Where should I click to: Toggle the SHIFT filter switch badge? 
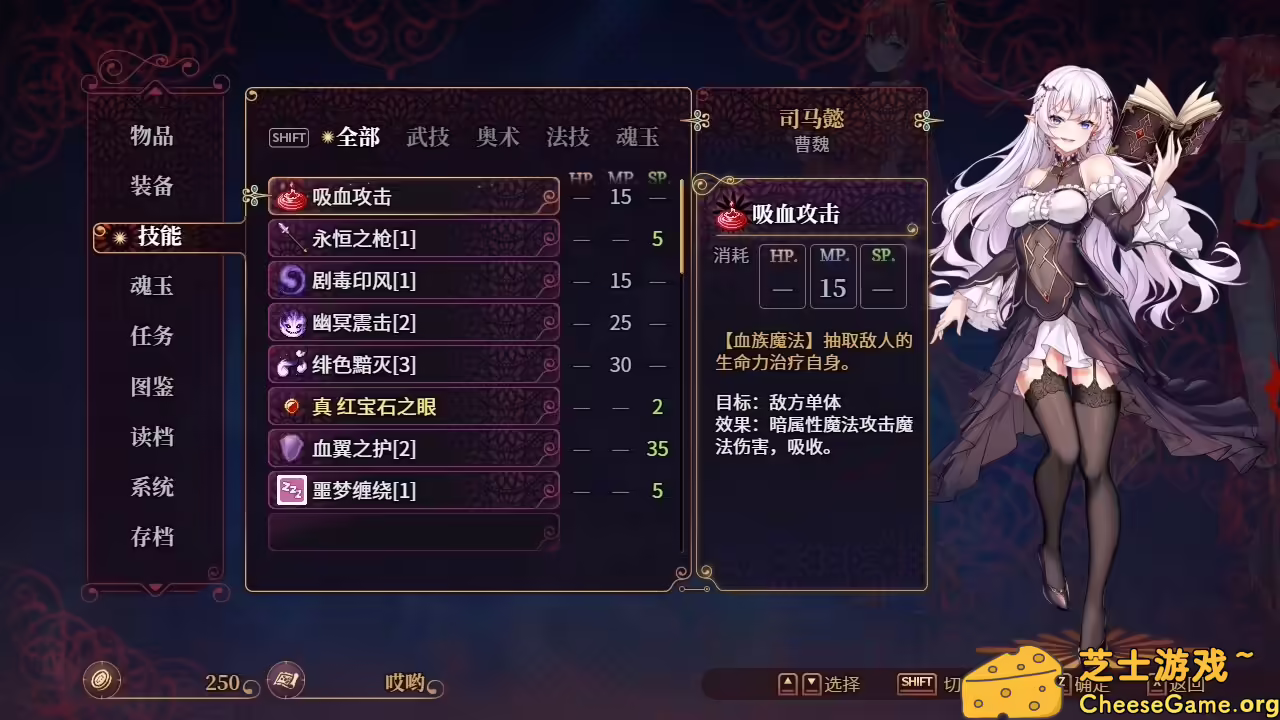[x=288, y=138]
